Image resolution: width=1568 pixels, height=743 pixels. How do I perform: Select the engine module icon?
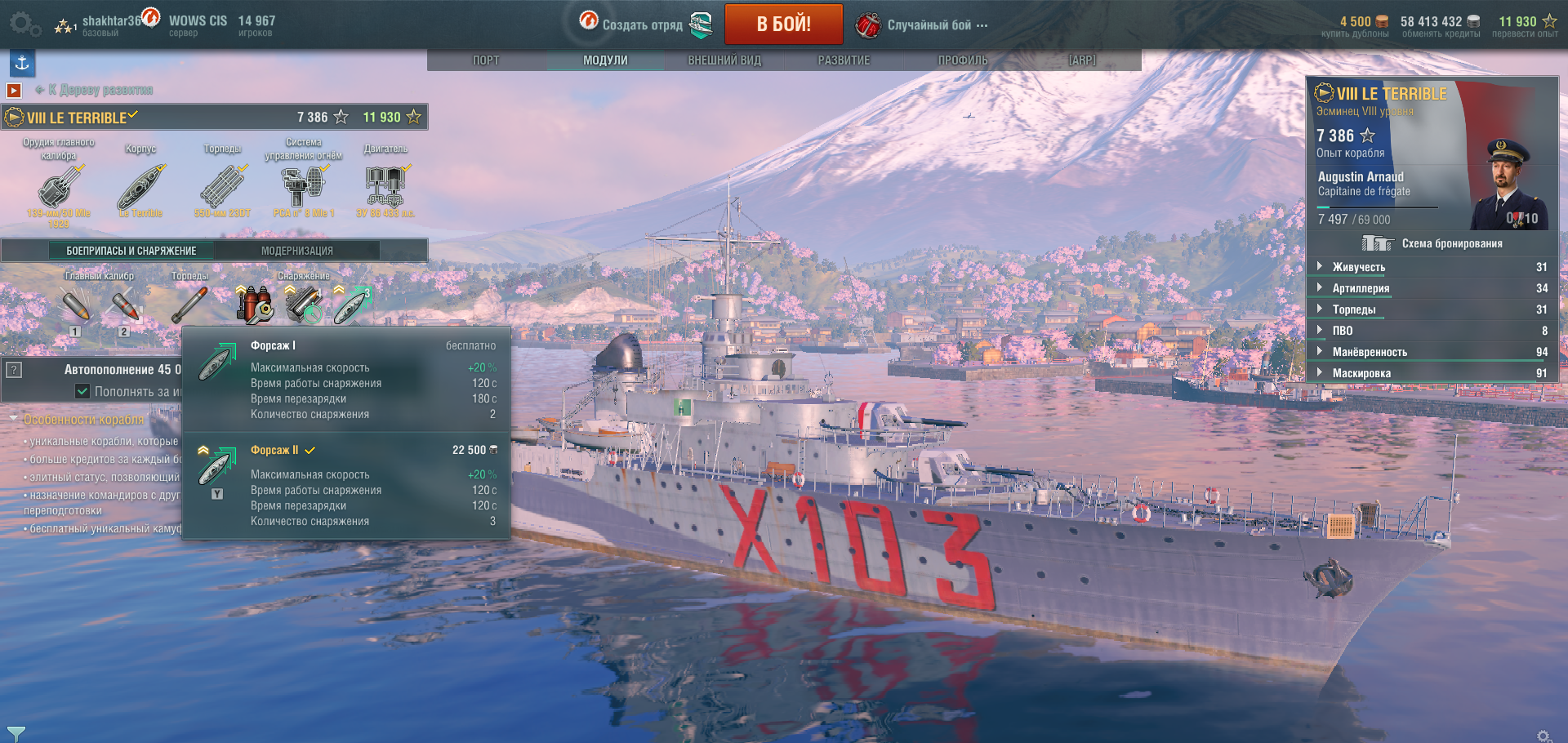coord(385,187)
